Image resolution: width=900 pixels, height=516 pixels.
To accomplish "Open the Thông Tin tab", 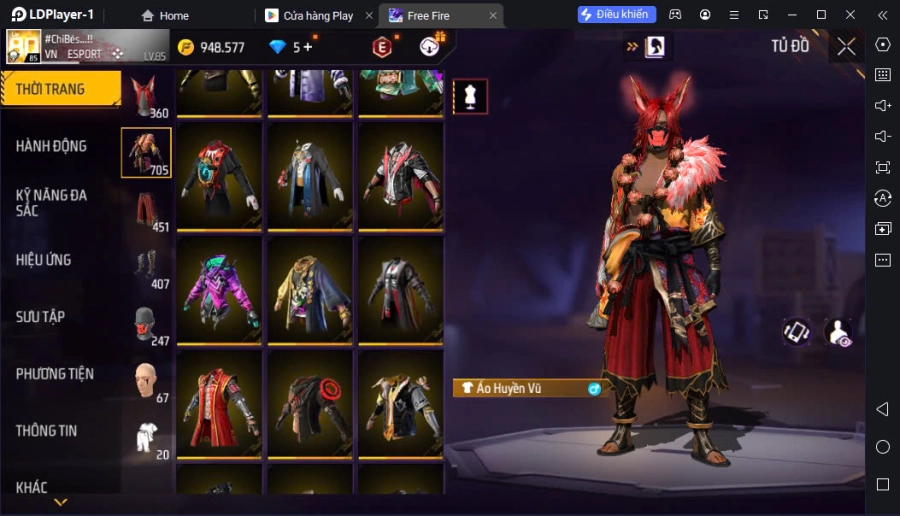I will 47,431.
